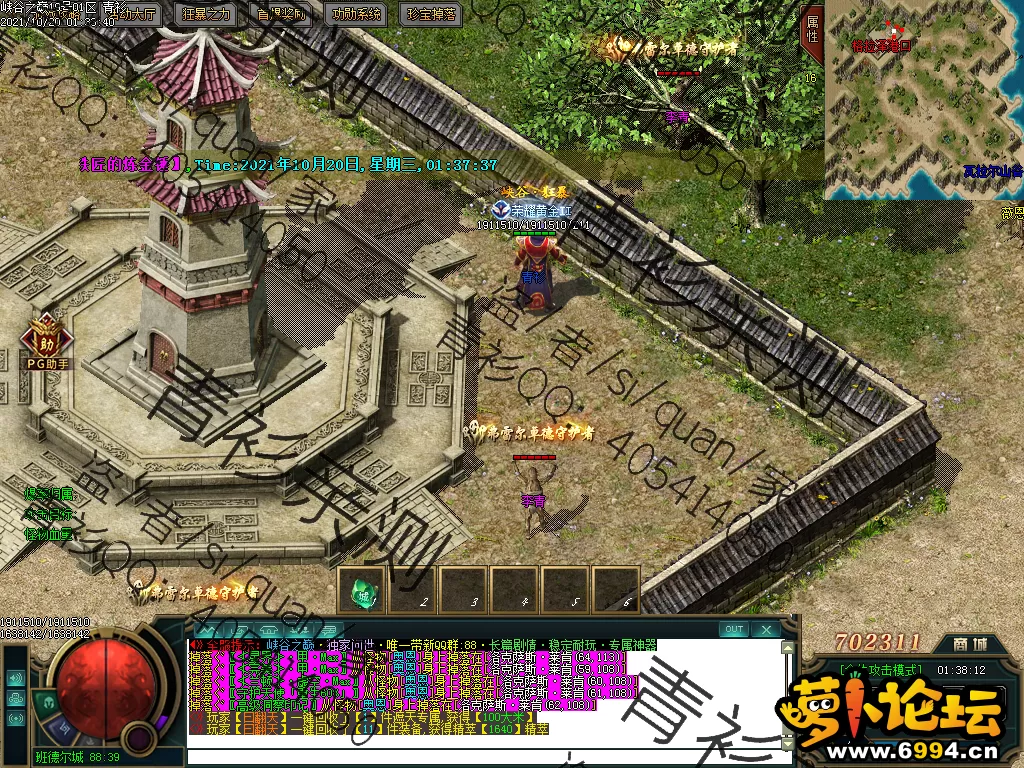Open the 珍宝掉落 treasure drops menu

(x=431, y=14)
